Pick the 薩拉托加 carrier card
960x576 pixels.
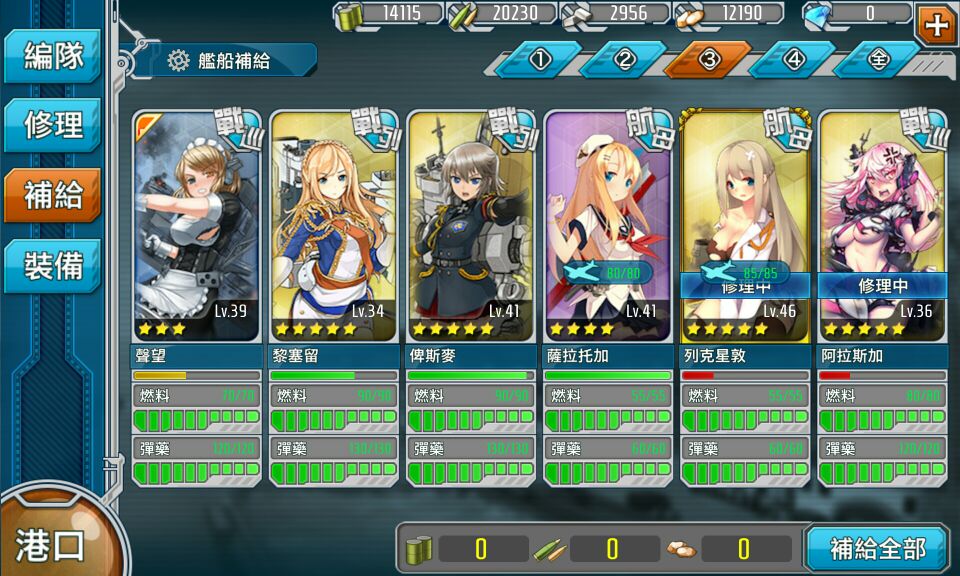(608, 230)
